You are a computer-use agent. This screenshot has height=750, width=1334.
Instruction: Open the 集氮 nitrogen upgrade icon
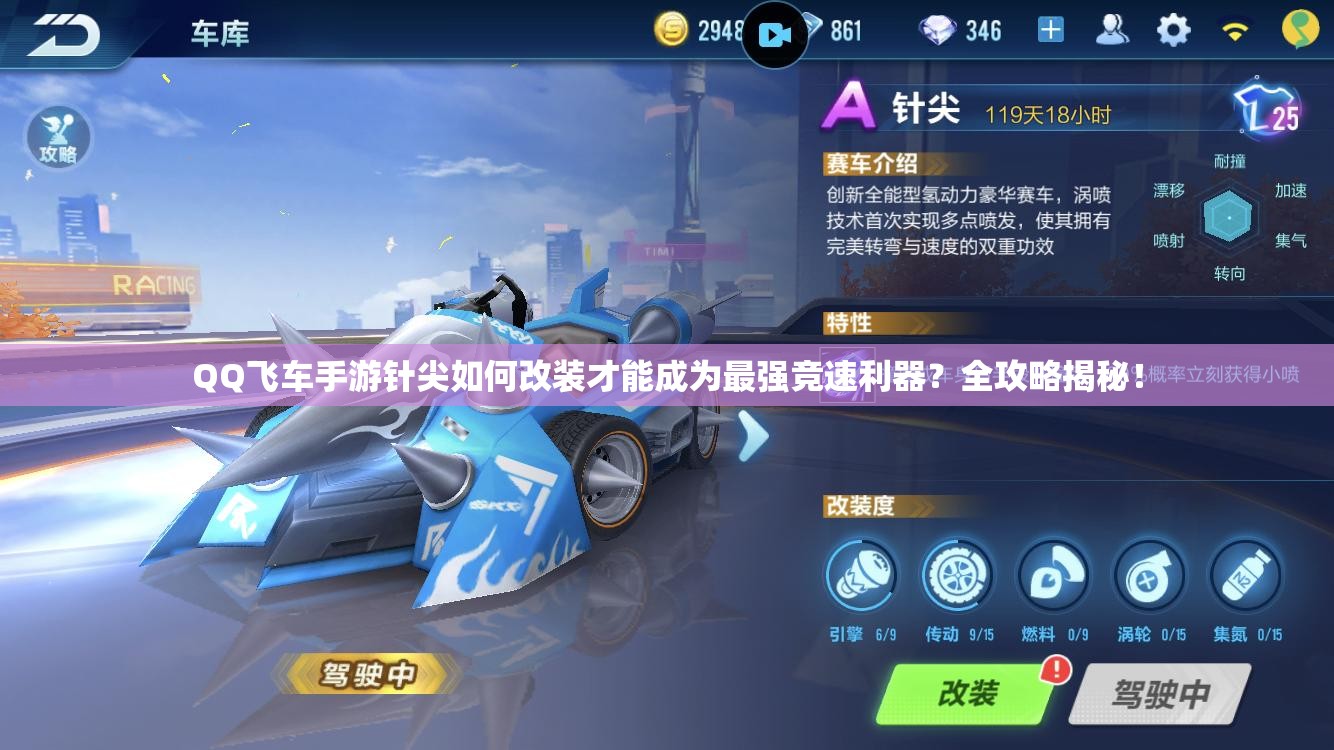click(1244, 578)
